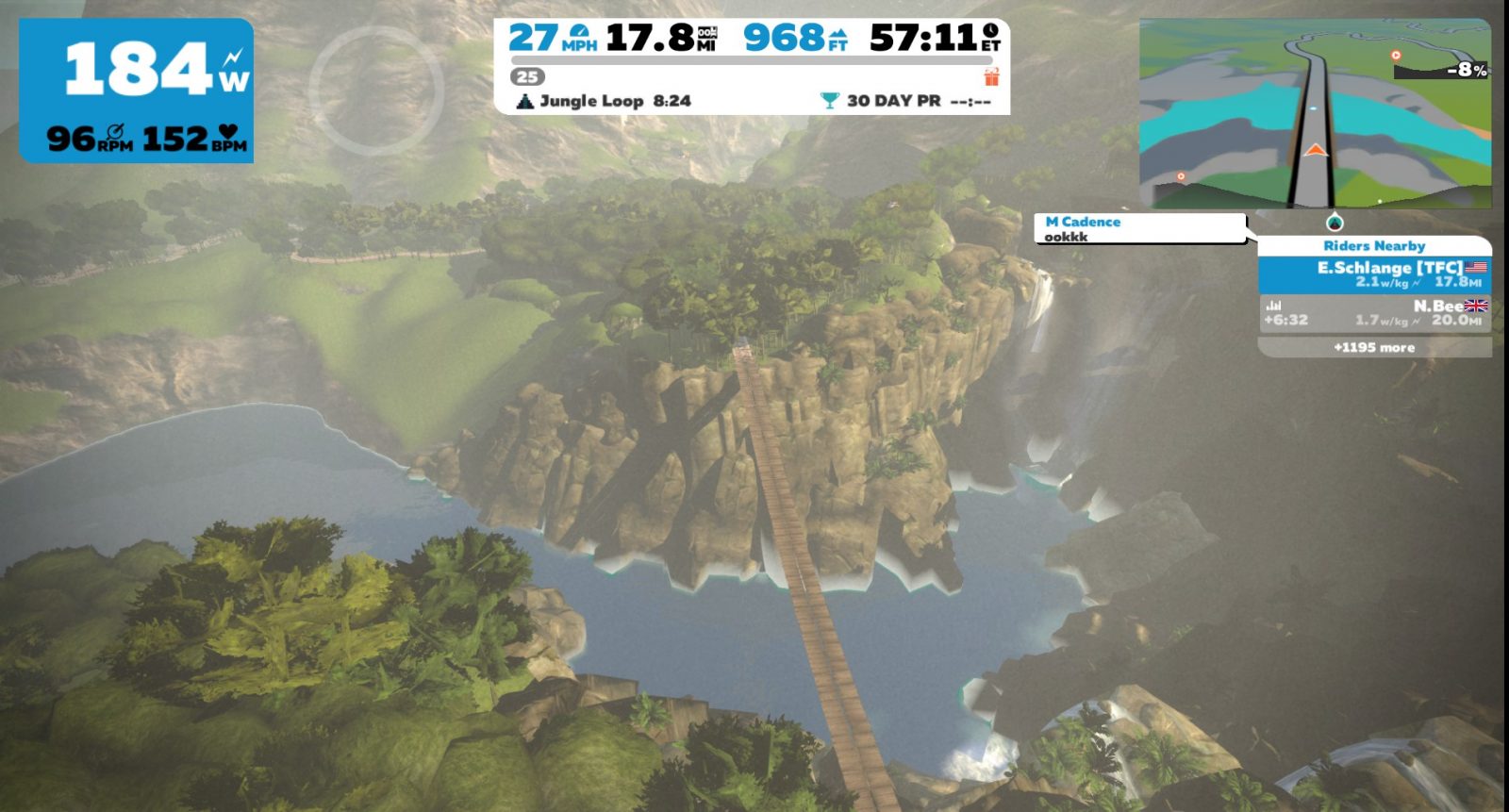Select N.Bee in the Riders Nearby list
This screenshot has height=812, width=1509.
click(x=1374, y=313)
